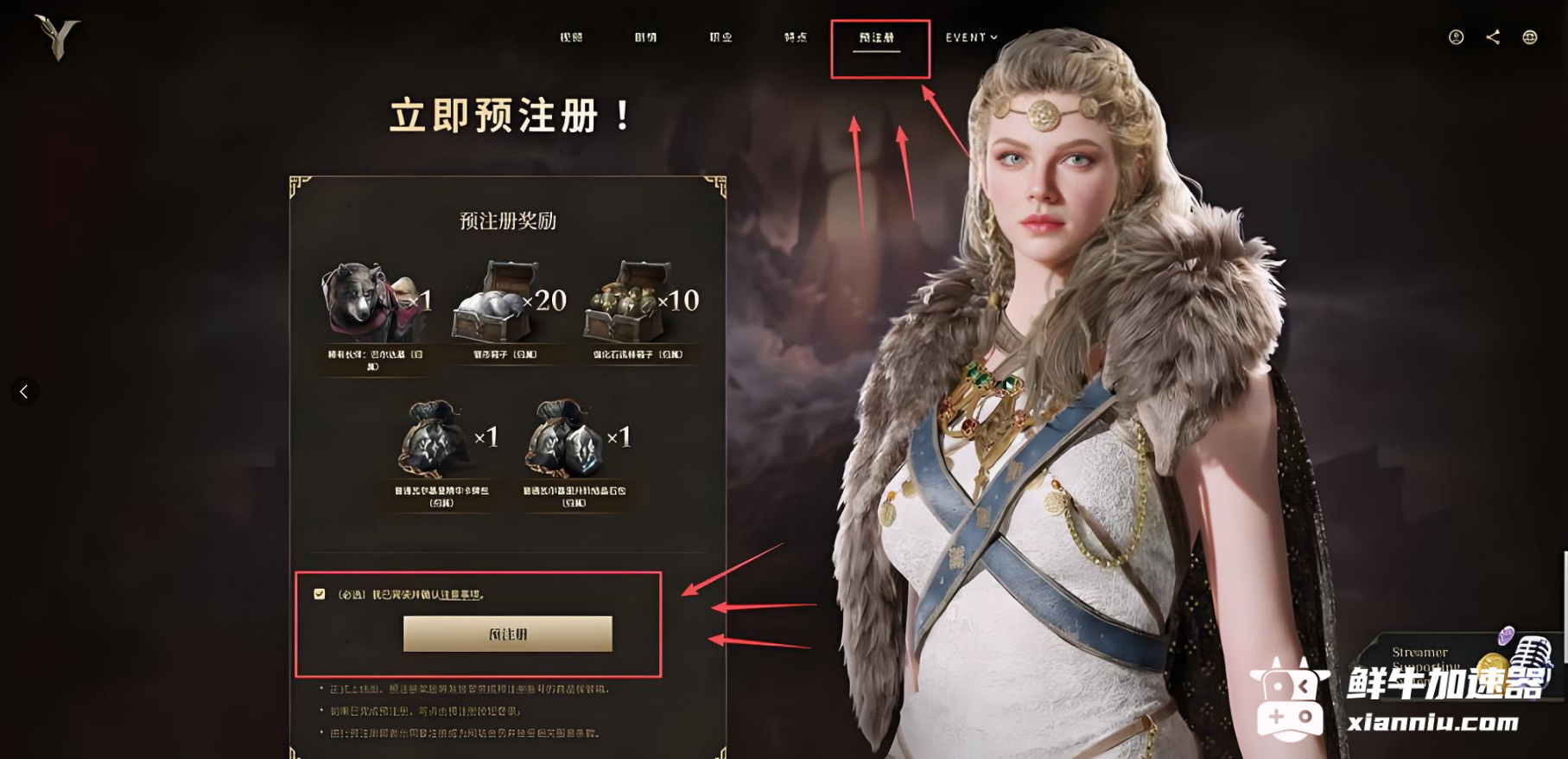
Task: Open the 特点 menu item in the navbar
Action: (795, 37)
